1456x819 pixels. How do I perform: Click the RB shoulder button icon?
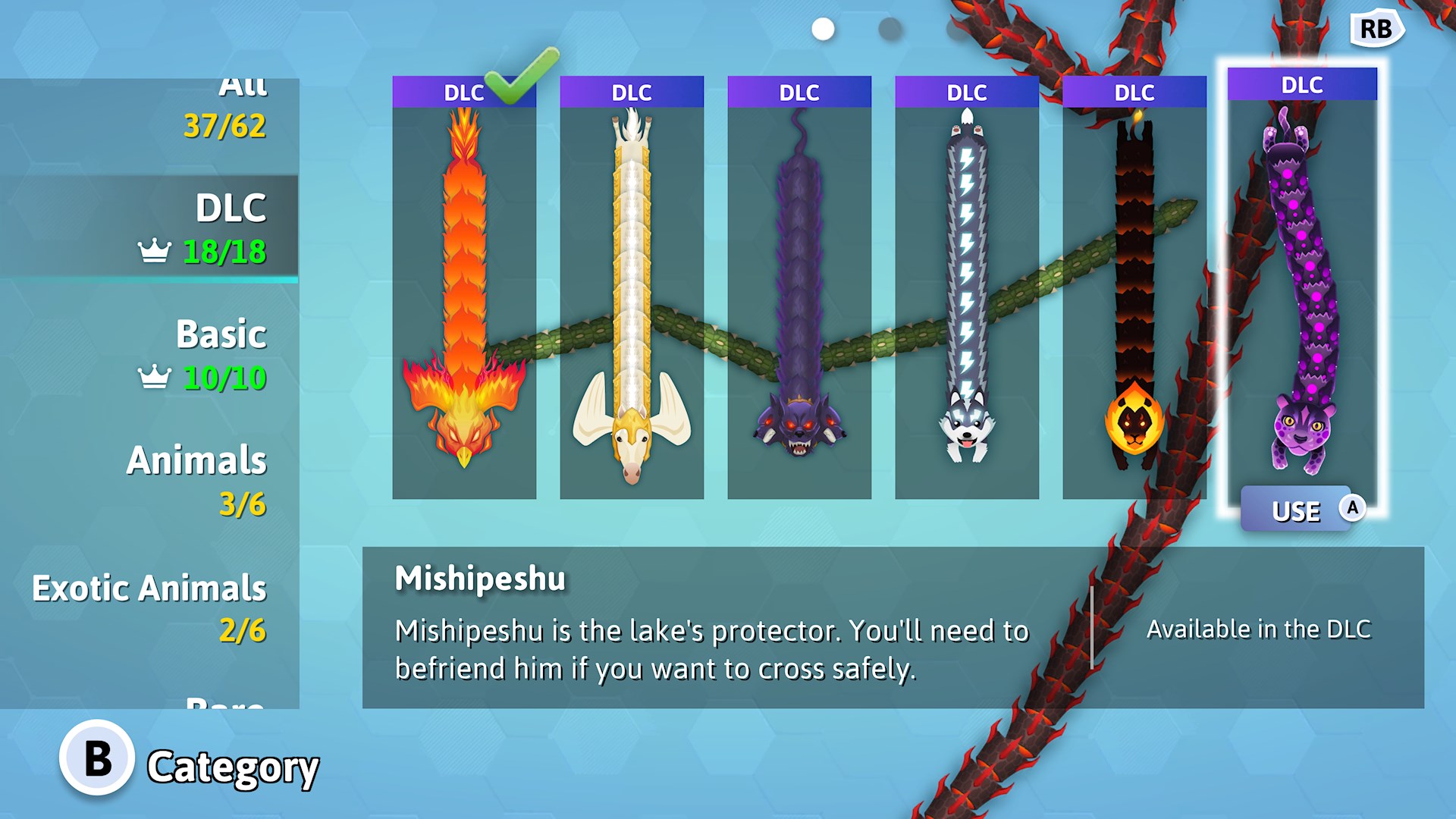point(1376,30)
